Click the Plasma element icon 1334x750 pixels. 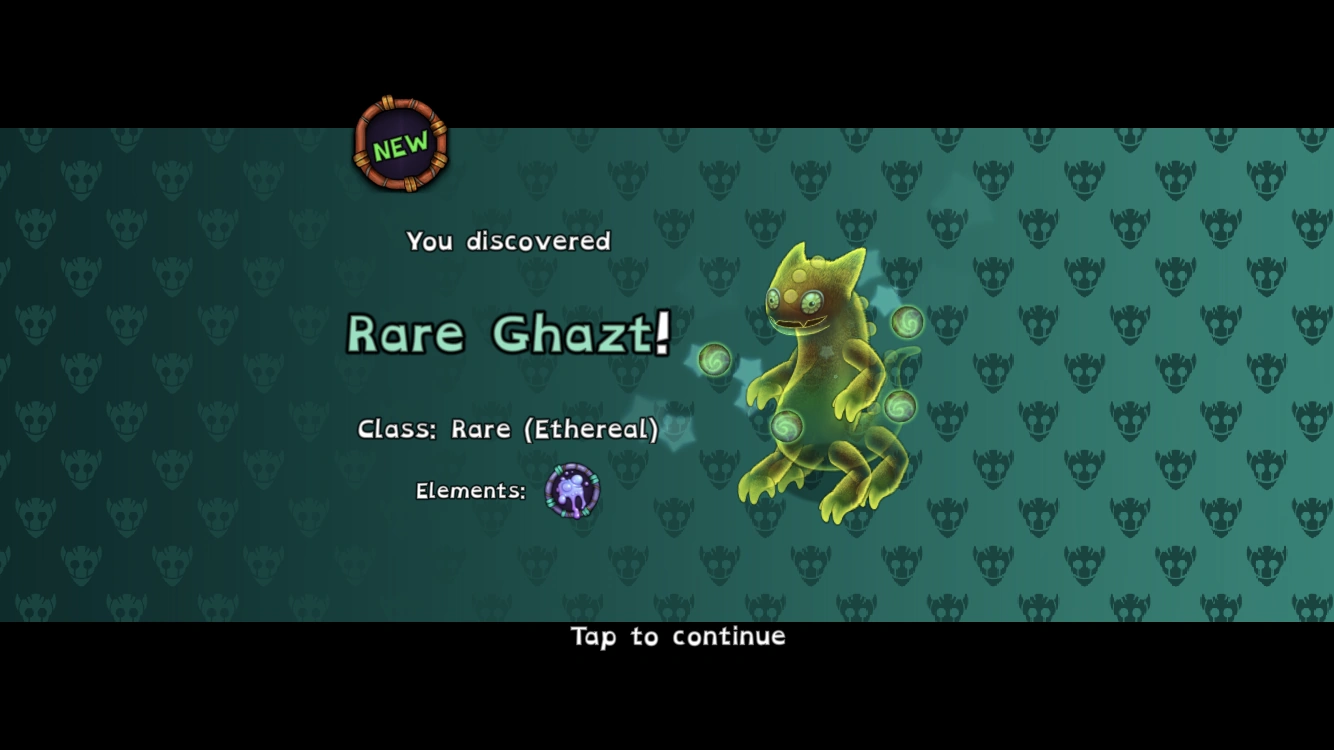click(x=572, y=491)
